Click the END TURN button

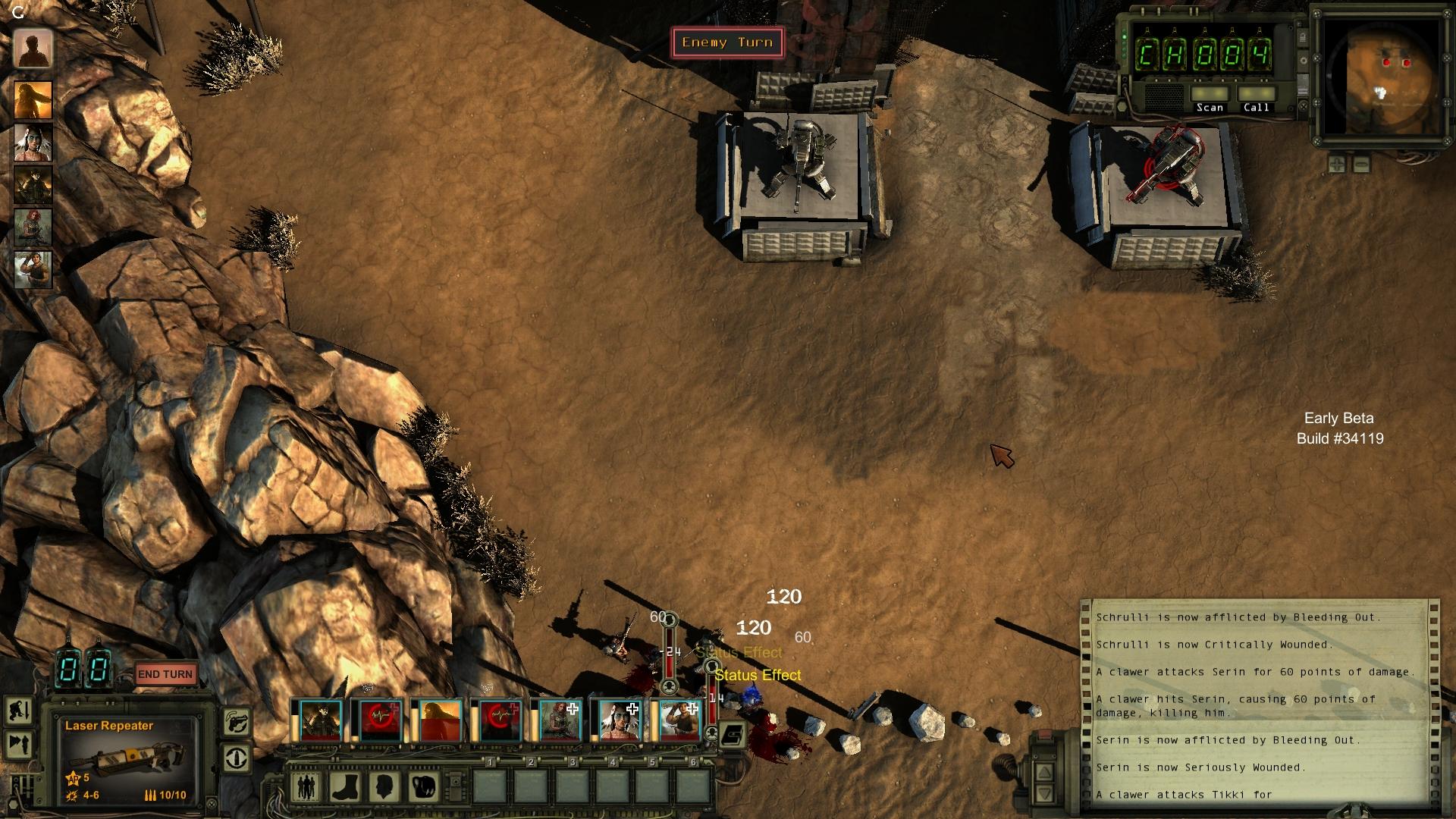[x=165, y=674]
